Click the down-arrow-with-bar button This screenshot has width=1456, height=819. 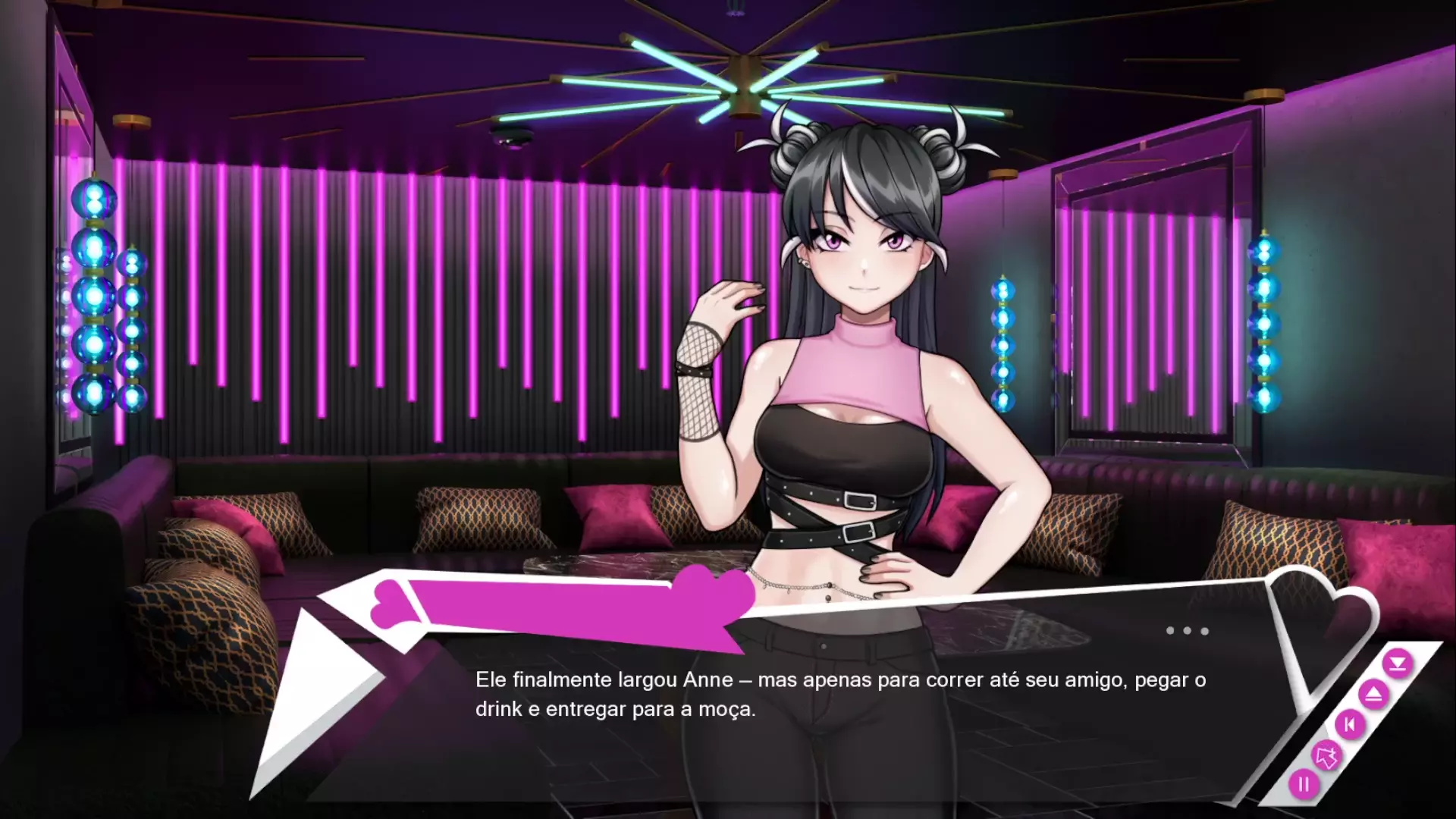click(x=1397, y=664)
